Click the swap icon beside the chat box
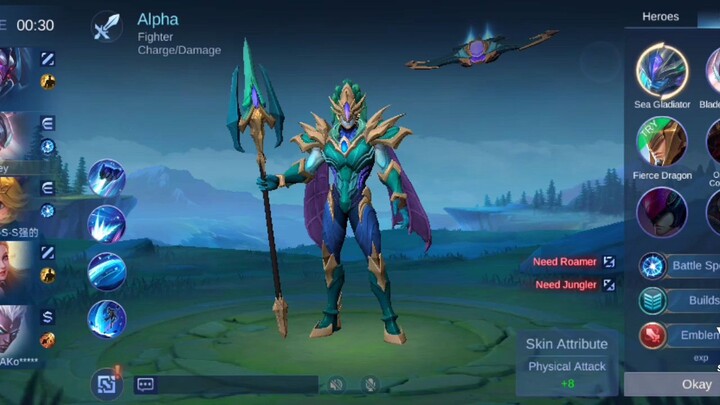Viewport: 720px width, 405px height. (106, 384)
